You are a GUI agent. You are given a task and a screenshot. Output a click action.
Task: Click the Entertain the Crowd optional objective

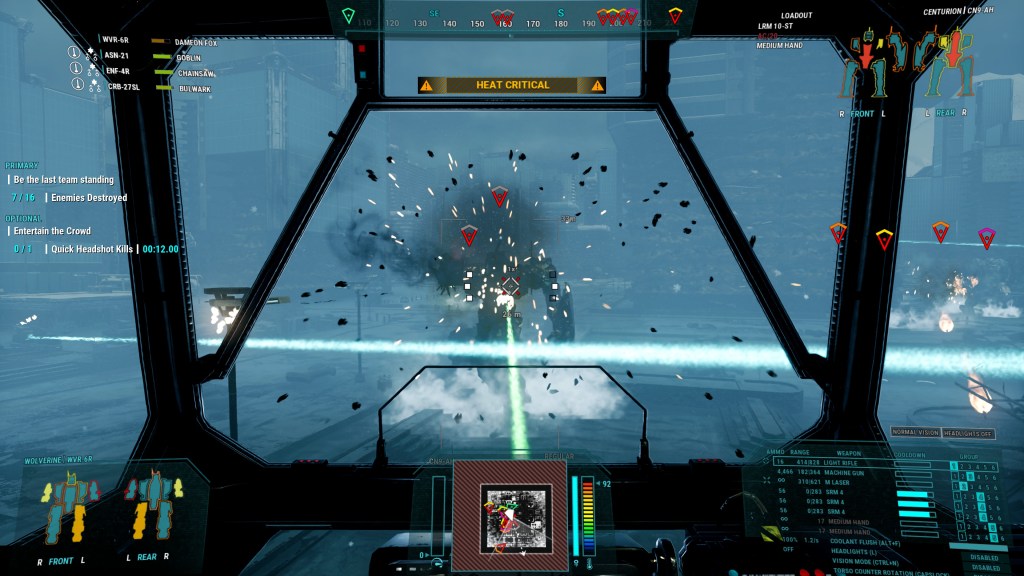53,231
